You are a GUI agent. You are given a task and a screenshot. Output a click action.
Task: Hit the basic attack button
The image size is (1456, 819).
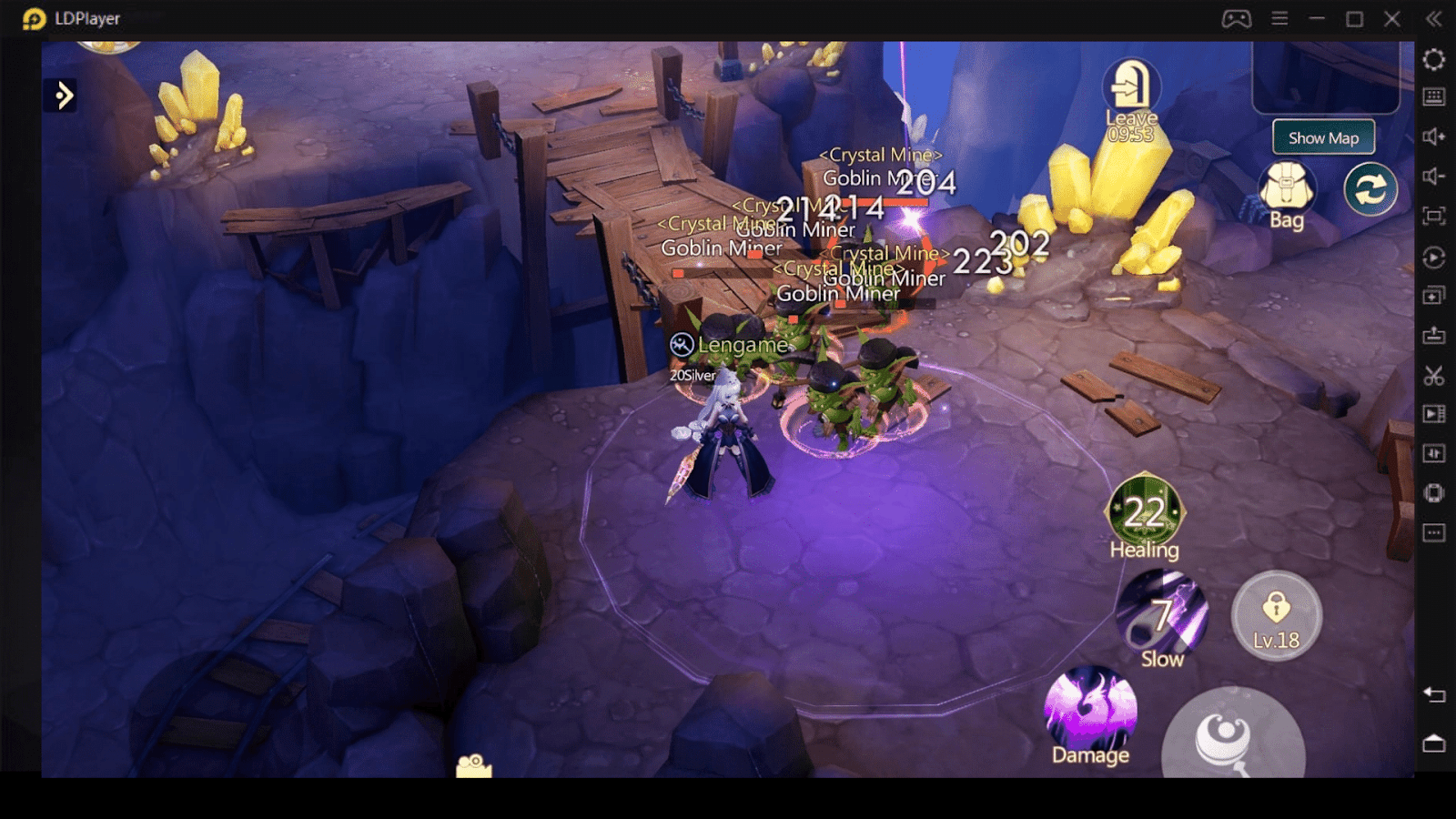[1232, 737]
